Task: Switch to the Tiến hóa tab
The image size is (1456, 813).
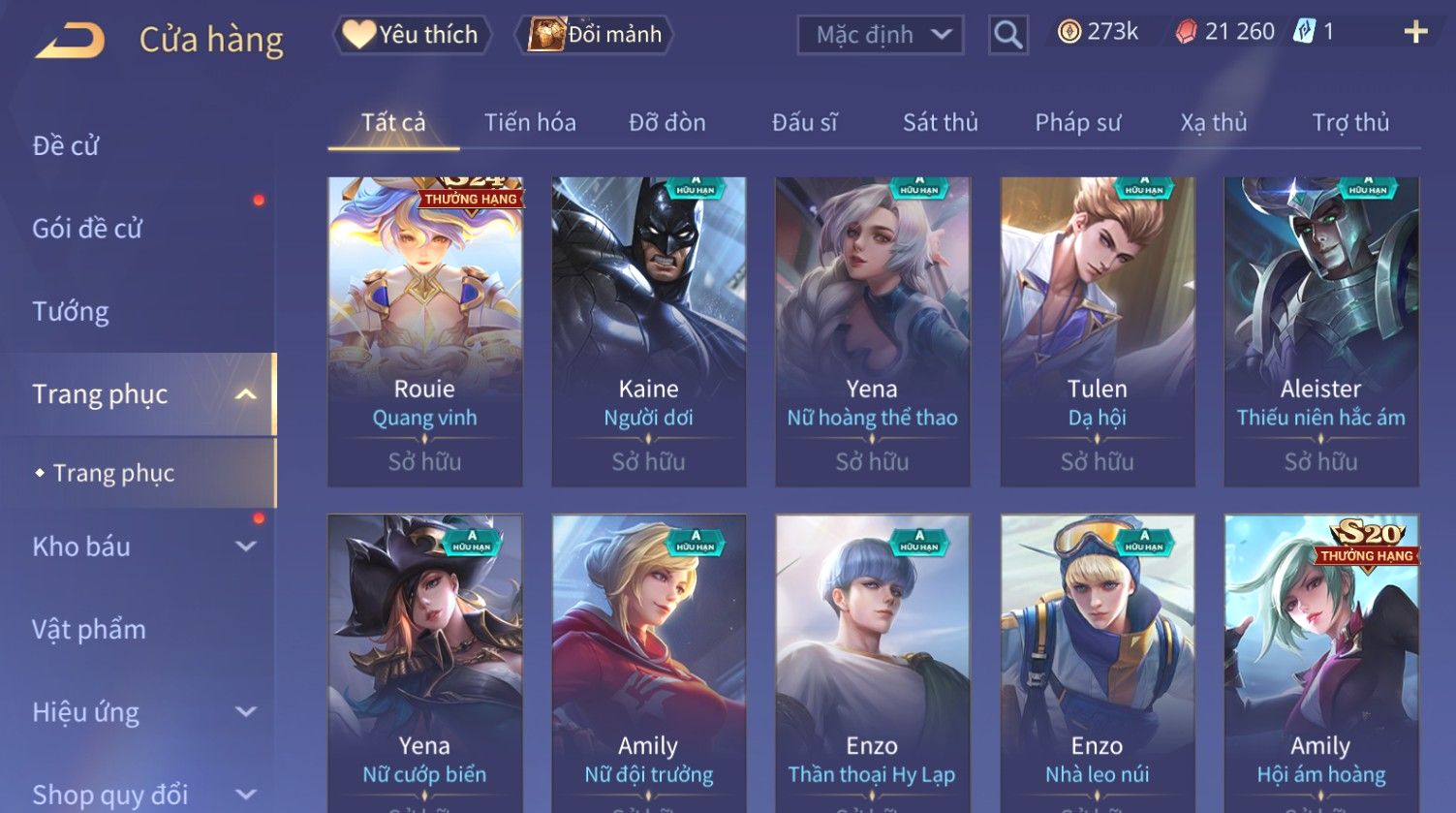Action: [x=530, y=123]
